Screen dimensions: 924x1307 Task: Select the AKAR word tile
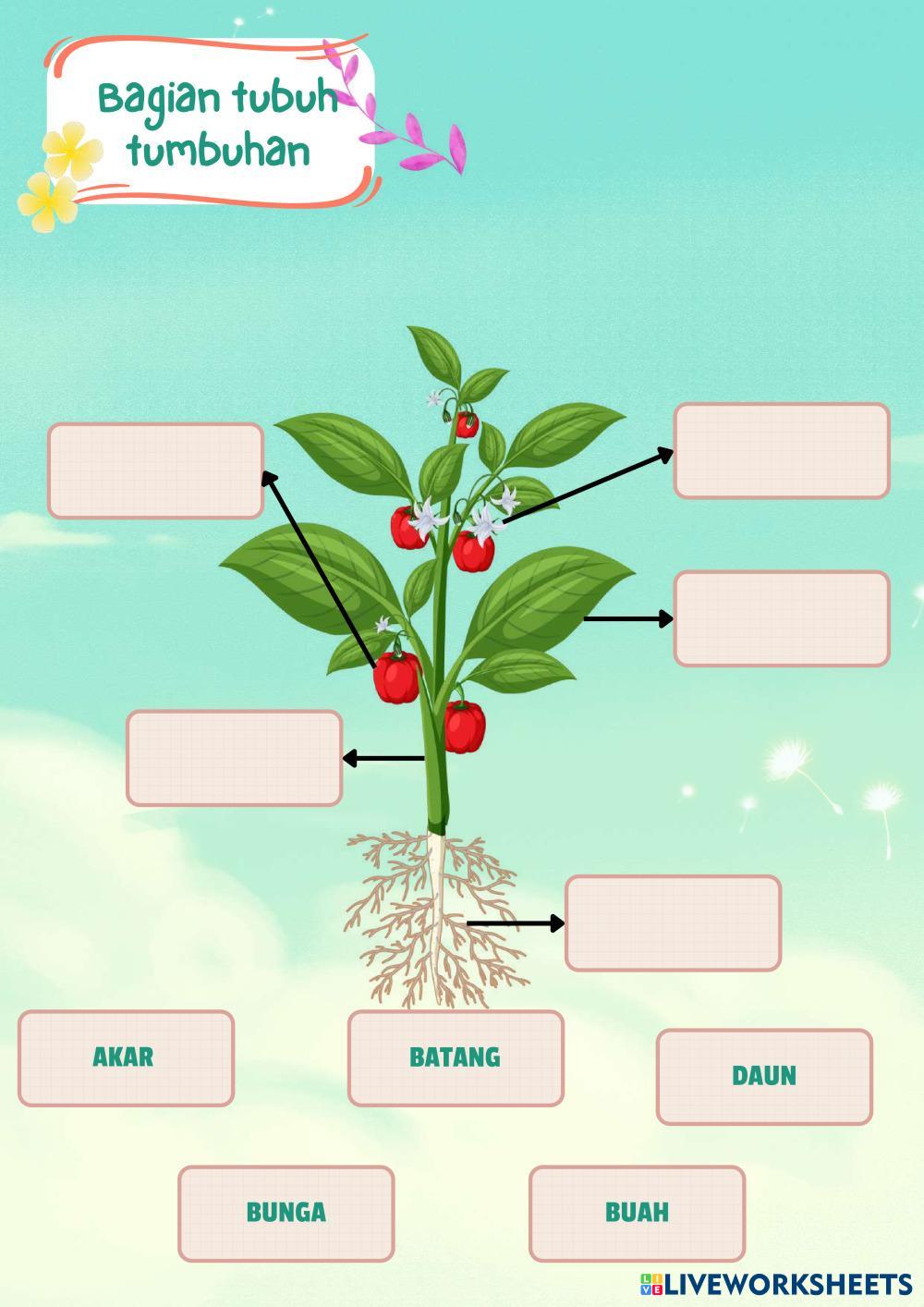coord(126,1057)
